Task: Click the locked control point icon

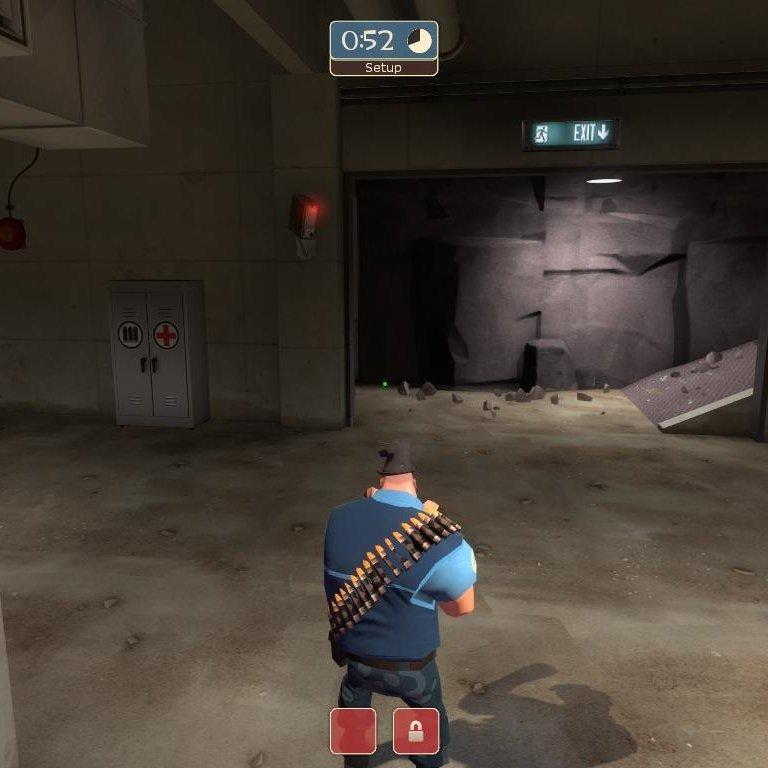Action: (x=416, y=731)
